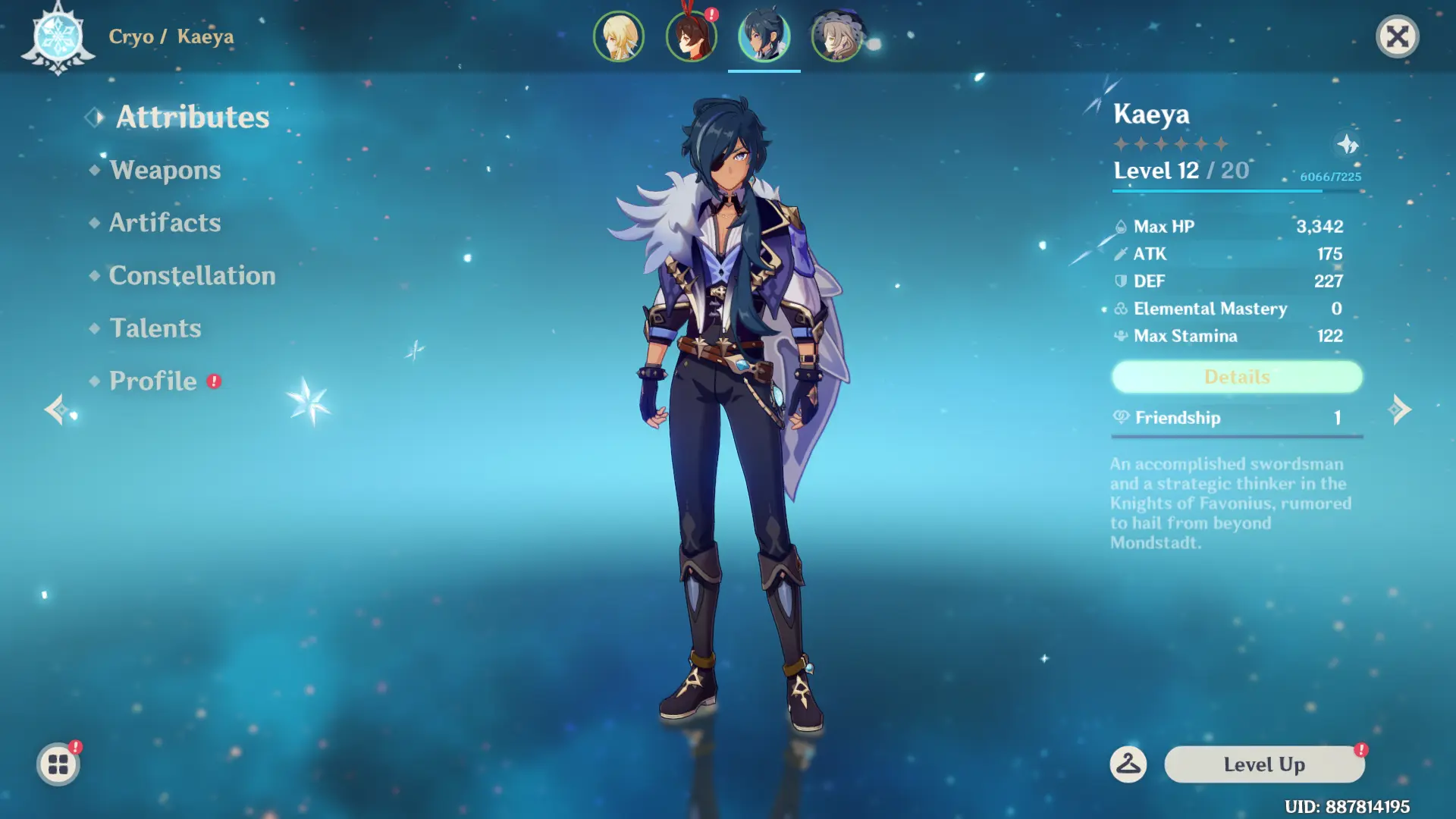Screen dimensions: 1456x819
Task: Open the attribute Details panel
Action: click(1237, 377)
